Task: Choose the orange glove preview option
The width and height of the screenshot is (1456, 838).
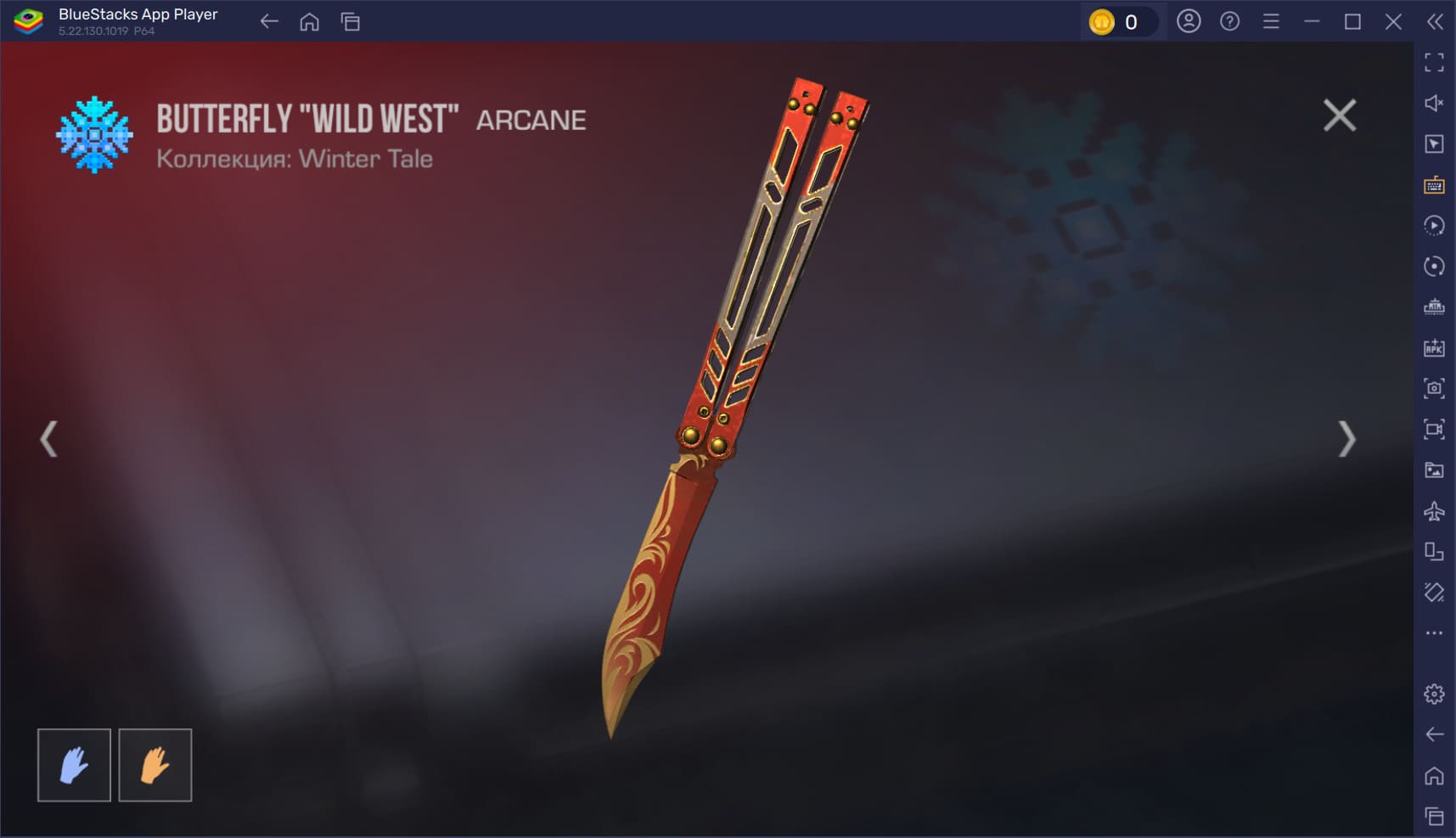Action: [x=155, y=765]
